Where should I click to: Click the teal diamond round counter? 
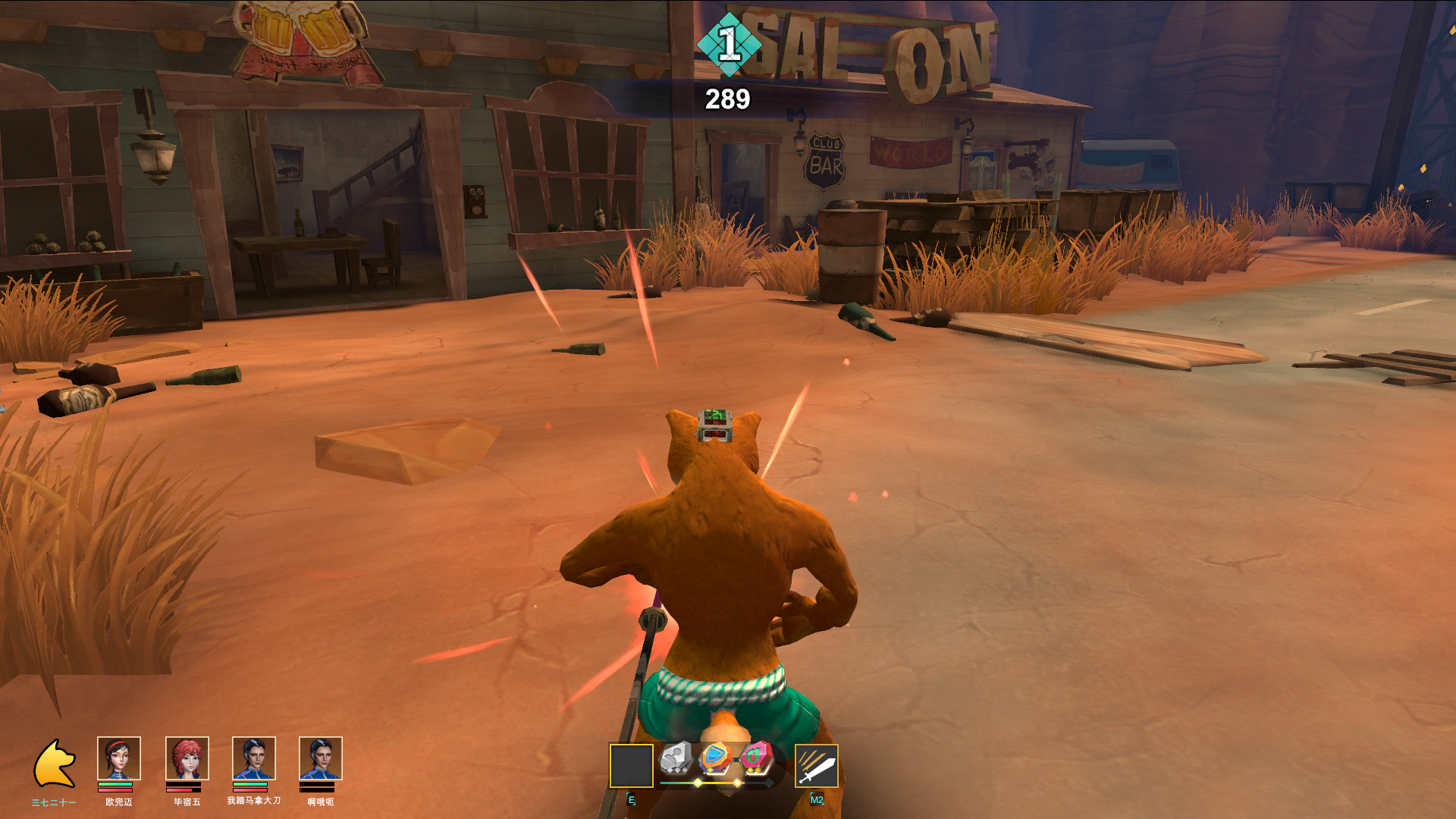pyautogui.click(x=729, y=44)
